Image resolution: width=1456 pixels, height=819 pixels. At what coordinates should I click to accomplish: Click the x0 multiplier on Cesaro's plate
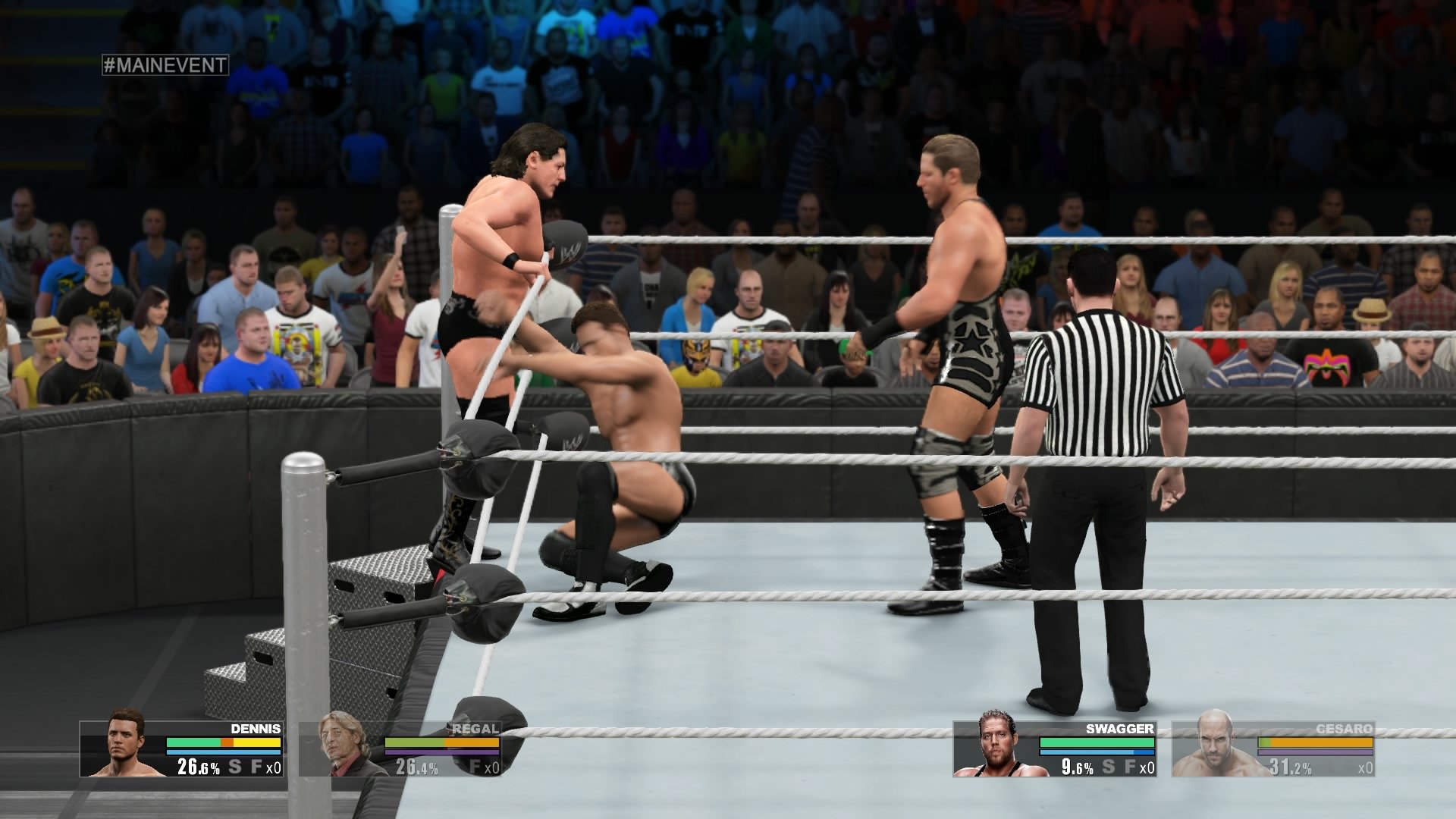coord(1367,767)
